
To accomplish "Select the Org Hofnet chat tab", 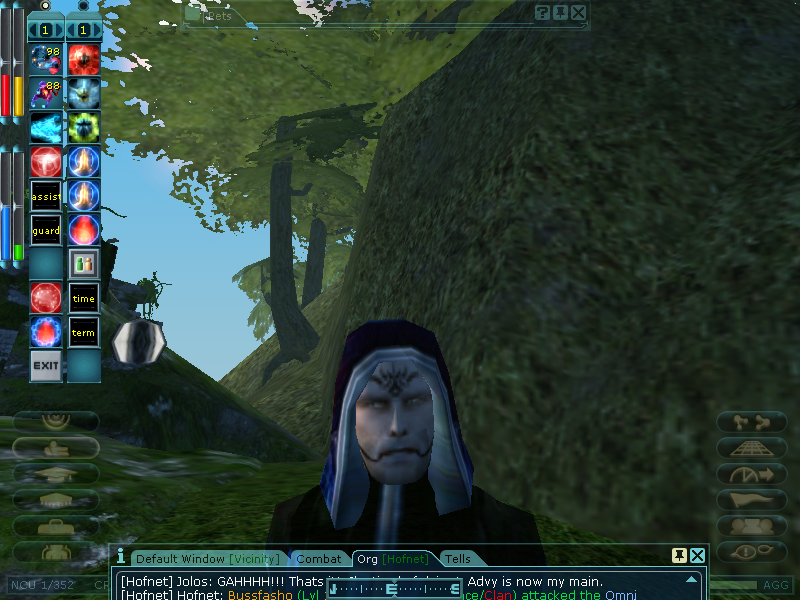I will pos(393,559).
